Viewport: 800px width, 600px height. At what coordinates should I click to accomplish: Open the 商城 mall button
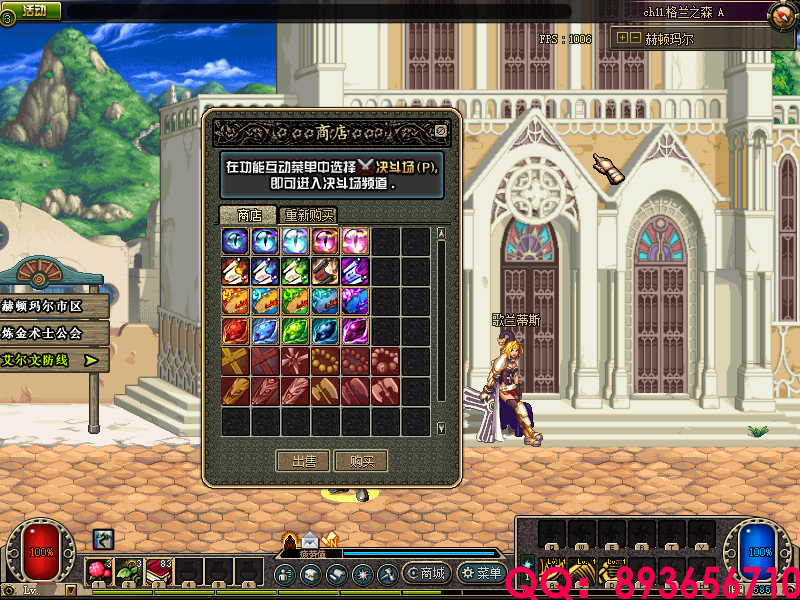pos(425,574)
